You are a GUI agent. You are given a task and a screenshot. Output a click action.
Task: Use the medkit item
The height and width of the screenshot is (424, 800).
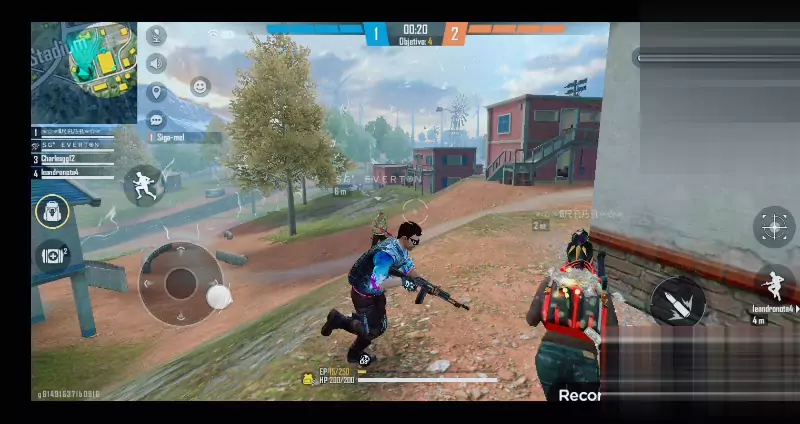pyautogui.click(x=52, y=256)
